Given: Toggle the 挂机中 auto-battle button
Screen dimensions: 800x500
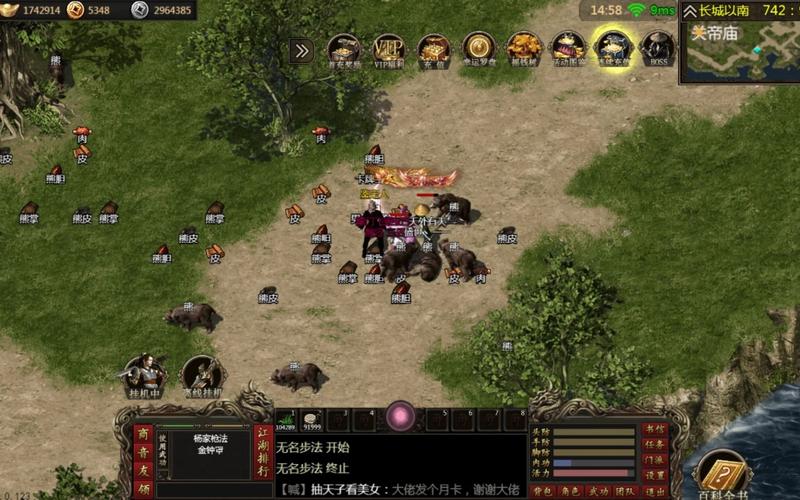Looking at the screenshot, I should point(145,375).
